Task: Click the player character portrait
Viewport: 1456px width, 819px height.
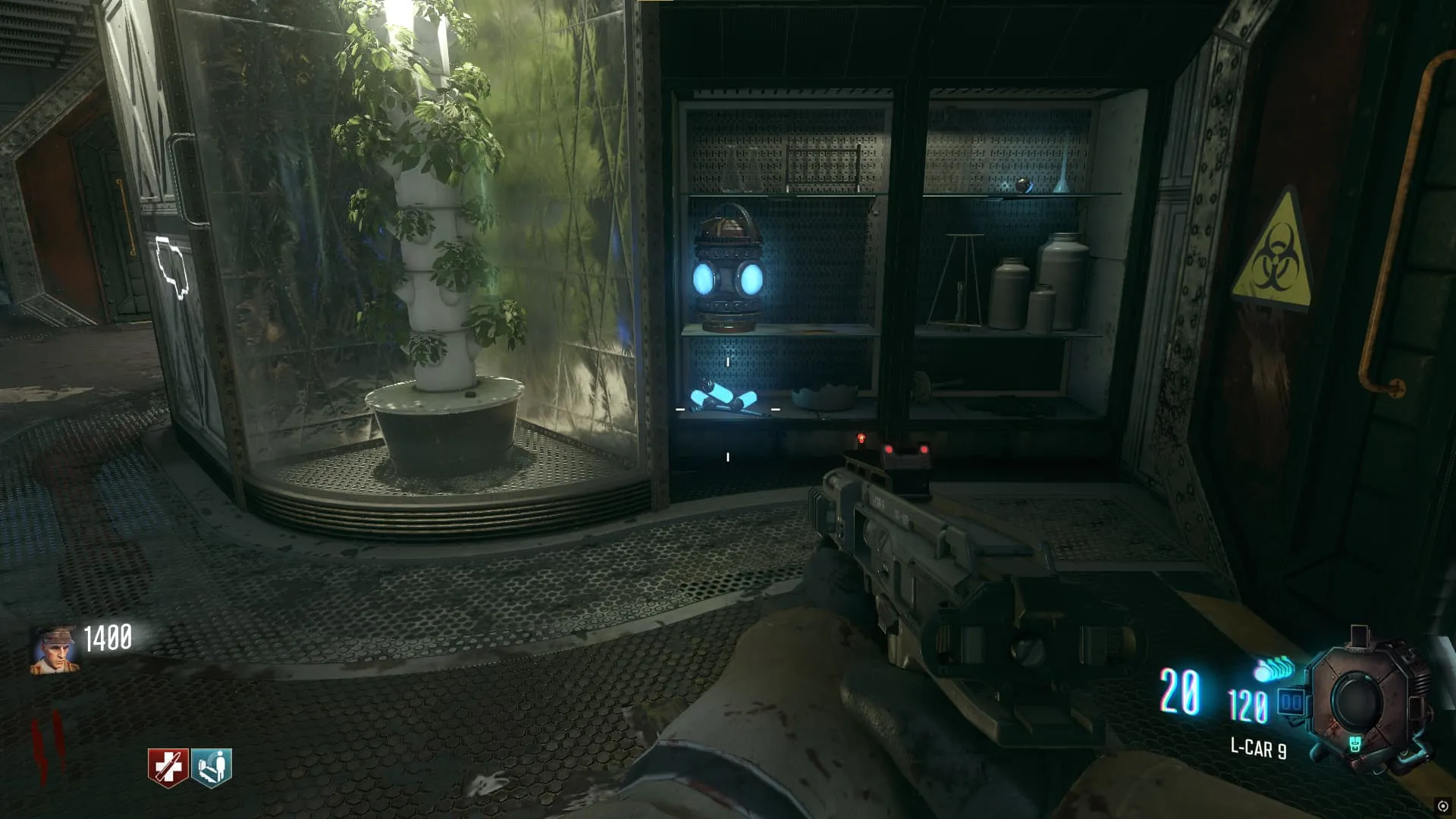Action: (55, 650)
